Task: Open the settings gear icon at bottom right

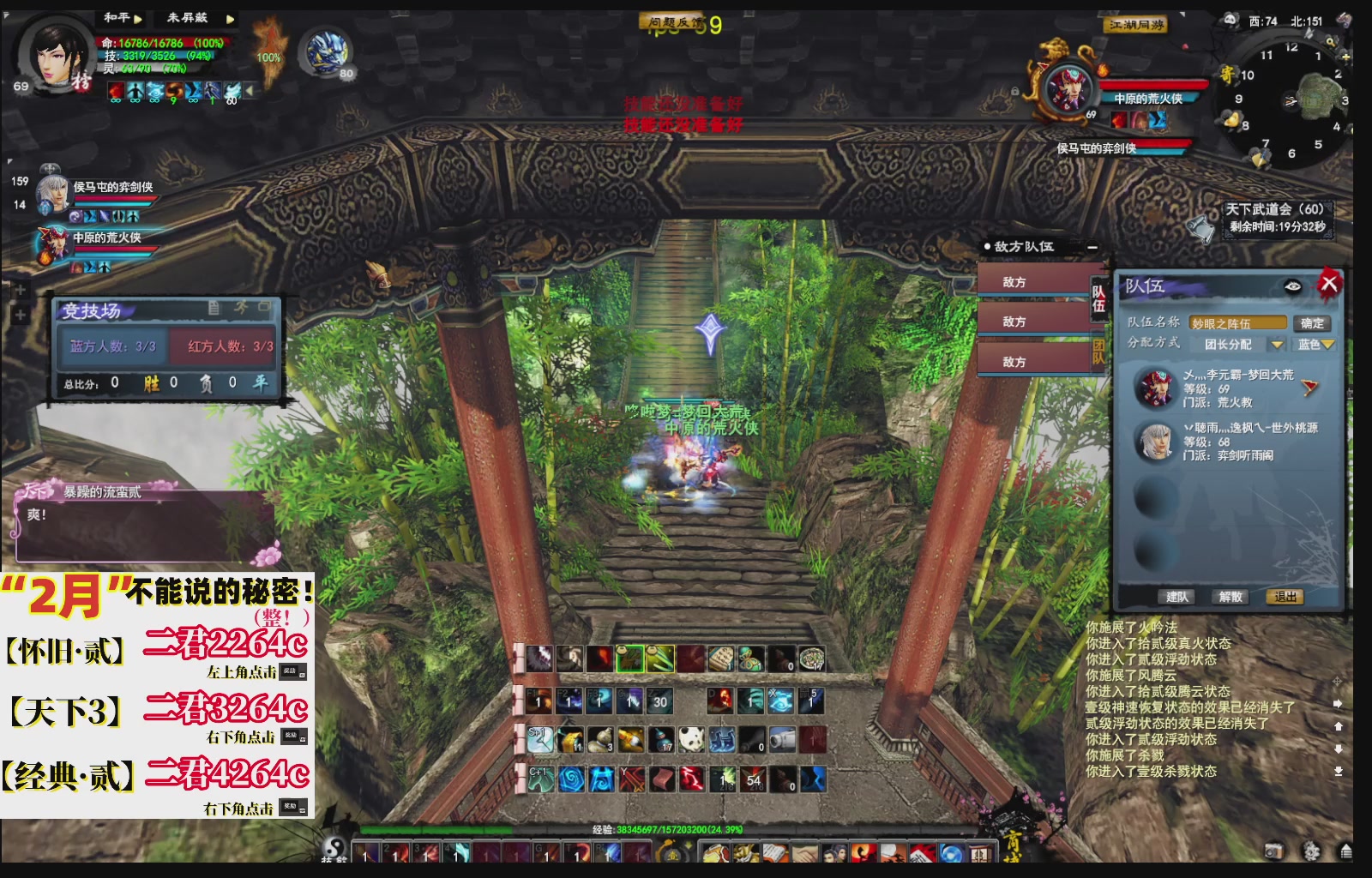Action: [x=1311, y=851]
